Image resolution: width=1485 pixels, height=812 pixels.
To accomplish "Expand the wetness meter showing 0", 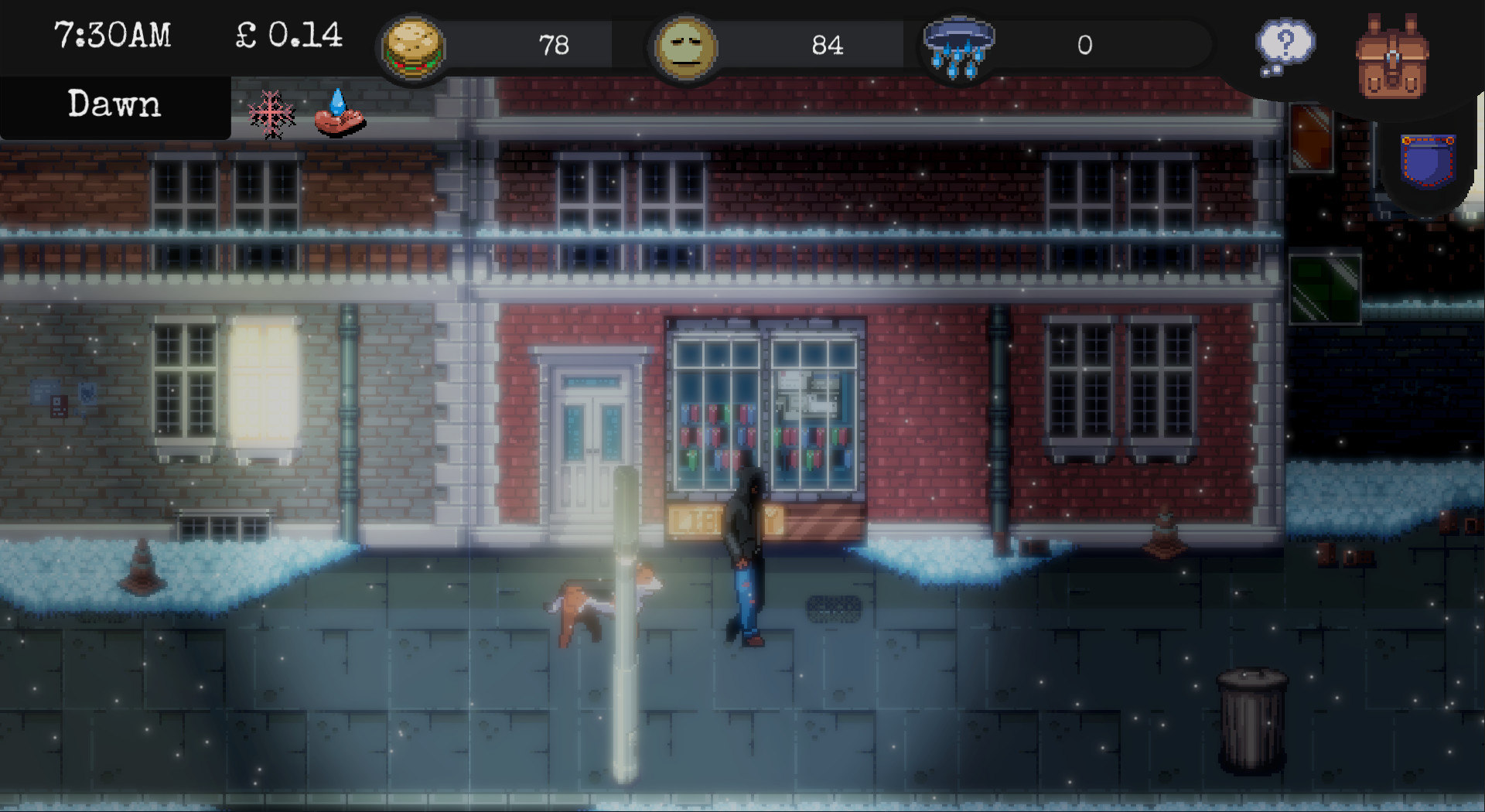I will [x=1085, y=46].
